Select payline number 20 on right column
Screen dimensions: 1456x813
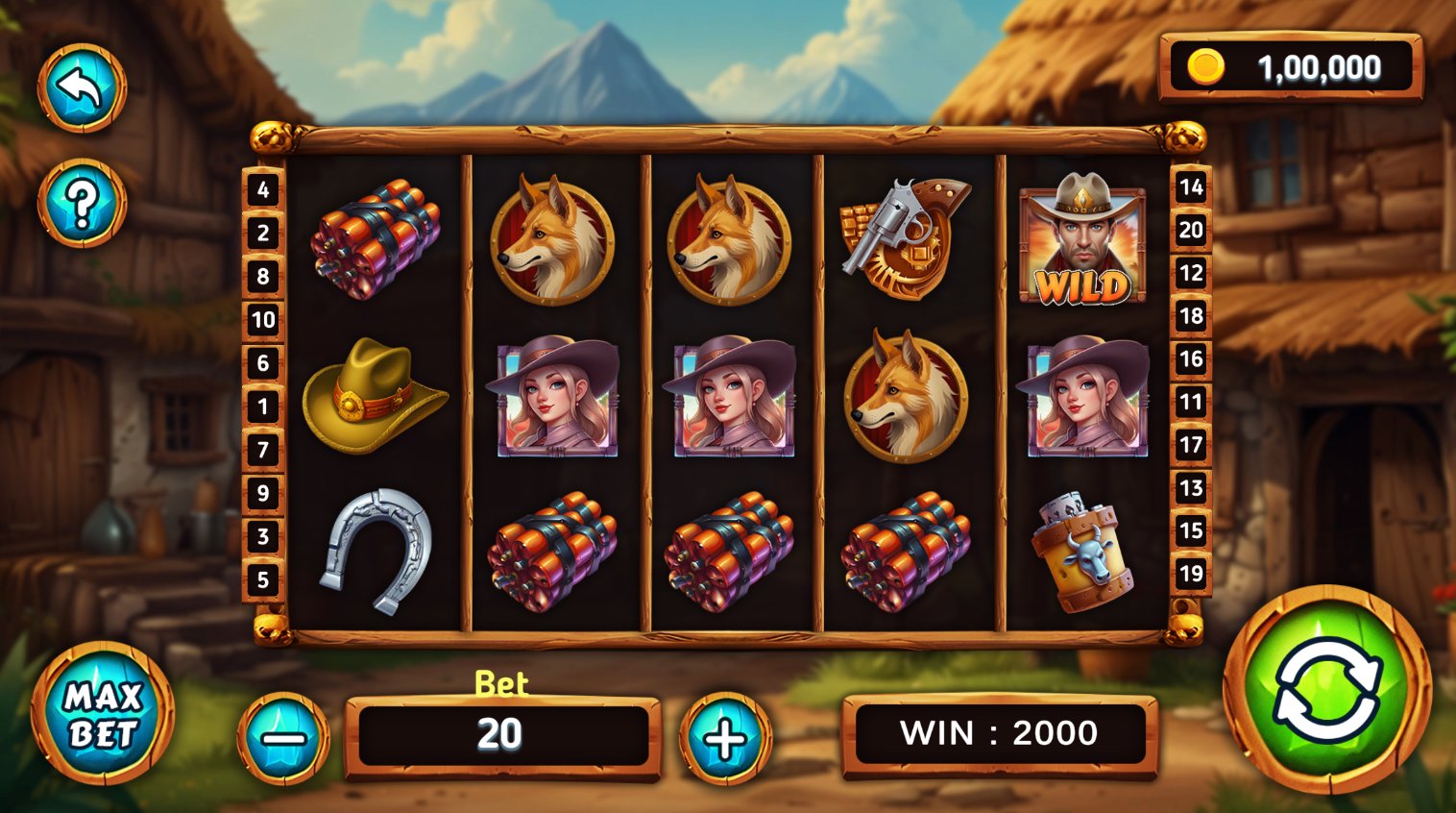[x=1192, y=231]
